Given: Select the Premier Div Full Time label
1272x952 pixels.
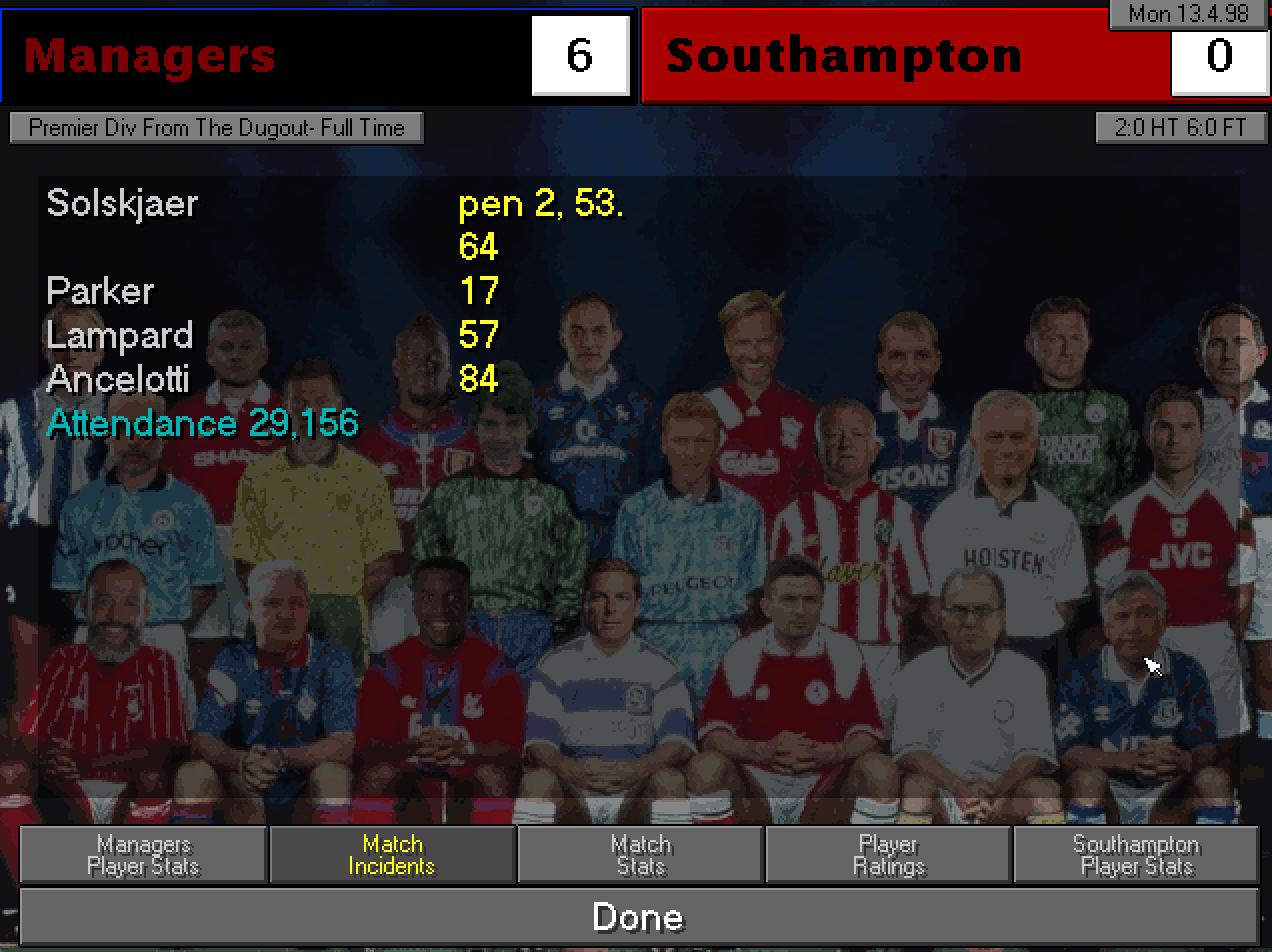Looking at the screenshot, I should point(216,128).
